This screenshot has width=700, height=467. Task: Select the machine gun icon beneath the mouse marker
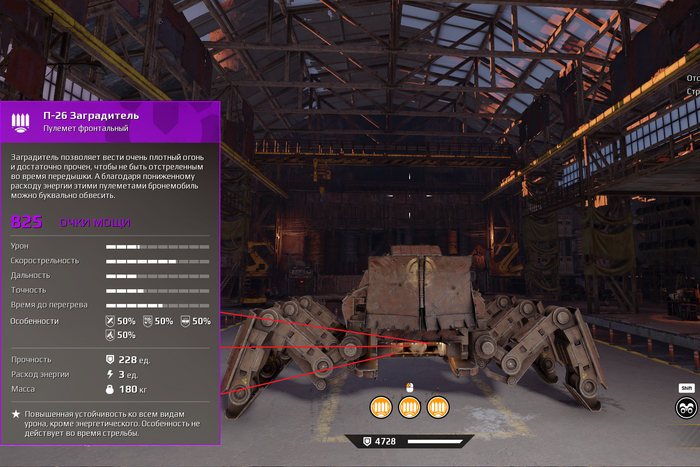pos(409,407)
